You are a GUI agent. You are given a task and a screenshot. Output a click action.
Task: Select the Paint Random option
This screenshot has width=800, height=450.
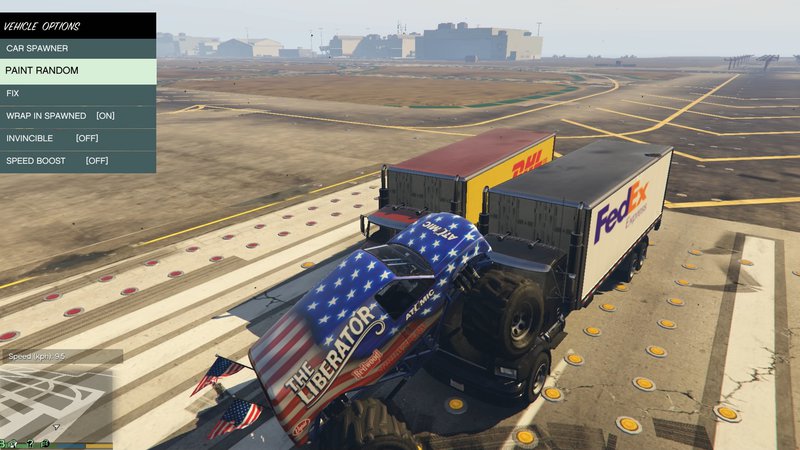coord(78,71)
